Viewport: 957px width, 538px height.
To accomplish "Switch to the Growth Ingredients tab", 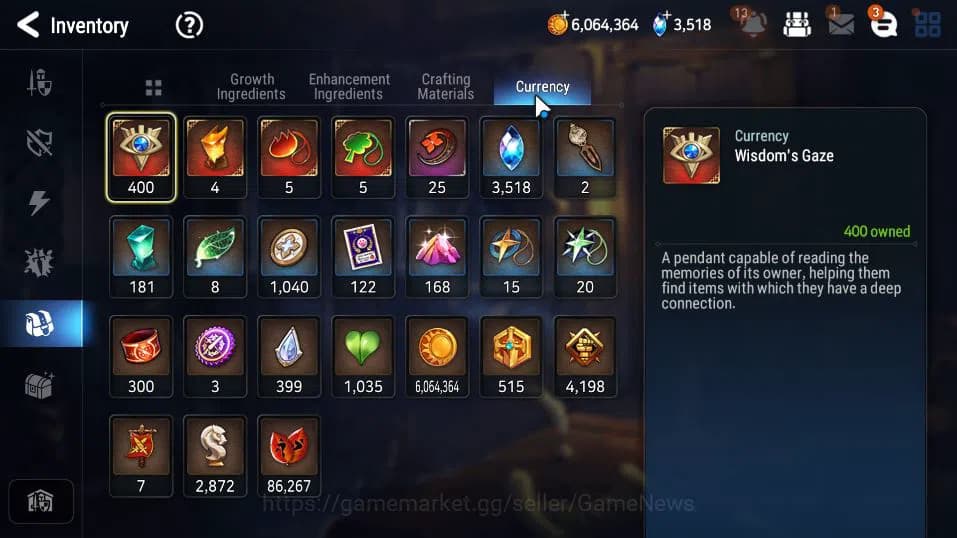I will coord(251,86).
